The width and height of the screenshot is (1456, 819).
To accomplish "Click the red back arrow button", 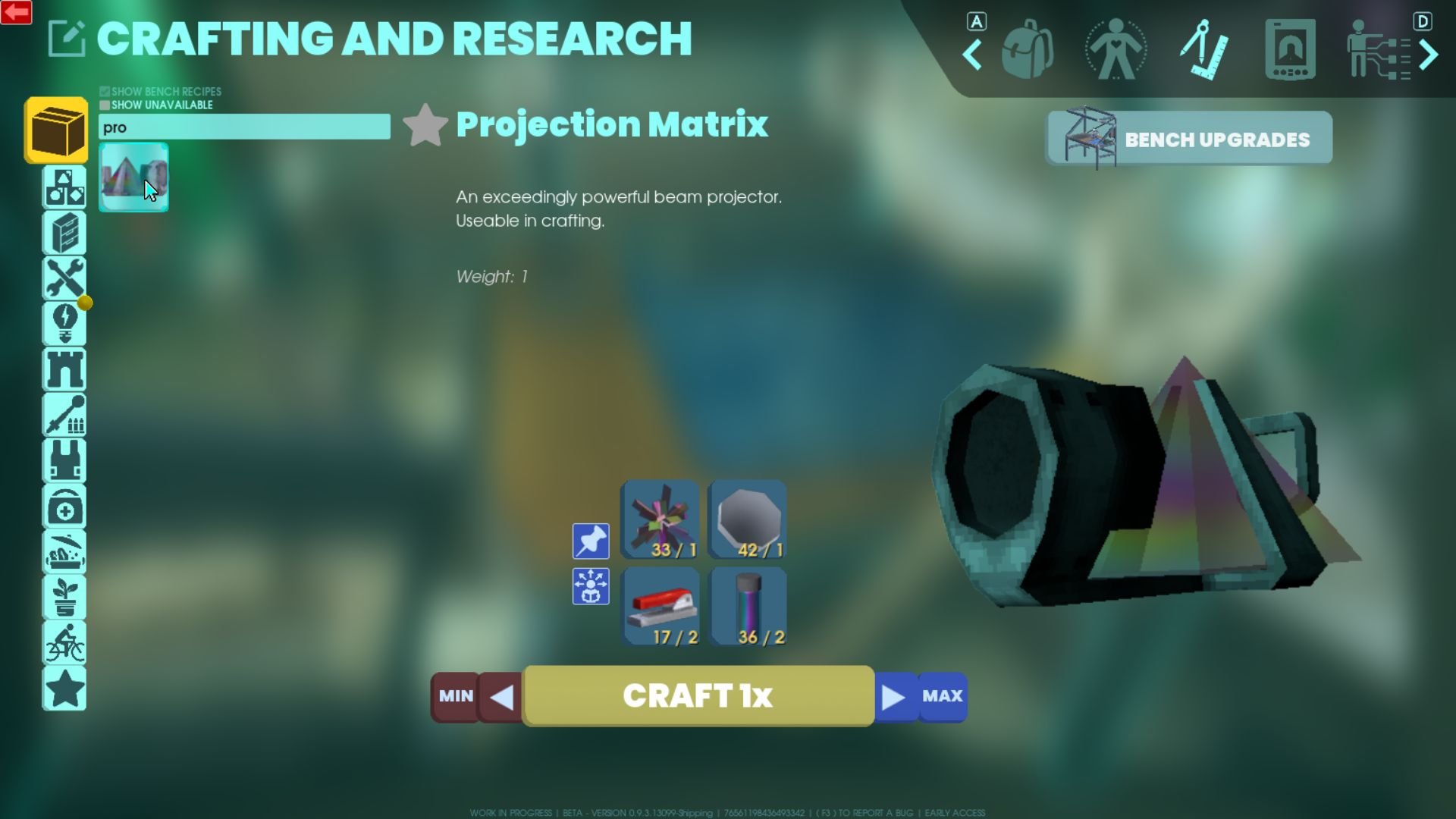I will coord(16,12).
